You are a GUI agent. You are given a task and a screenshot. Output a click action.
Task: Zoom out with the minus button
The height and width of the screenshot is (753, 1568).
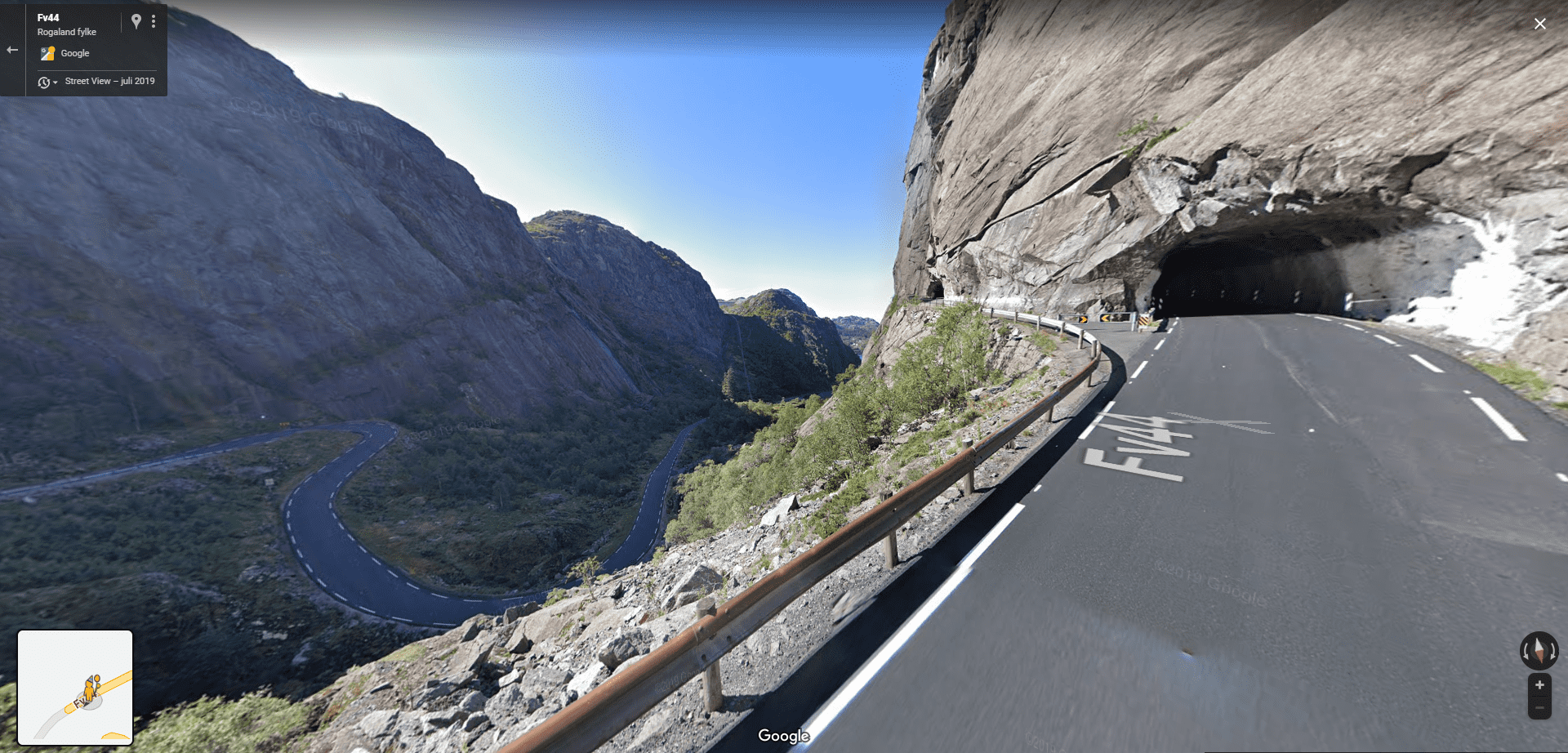click(1539, 708)
